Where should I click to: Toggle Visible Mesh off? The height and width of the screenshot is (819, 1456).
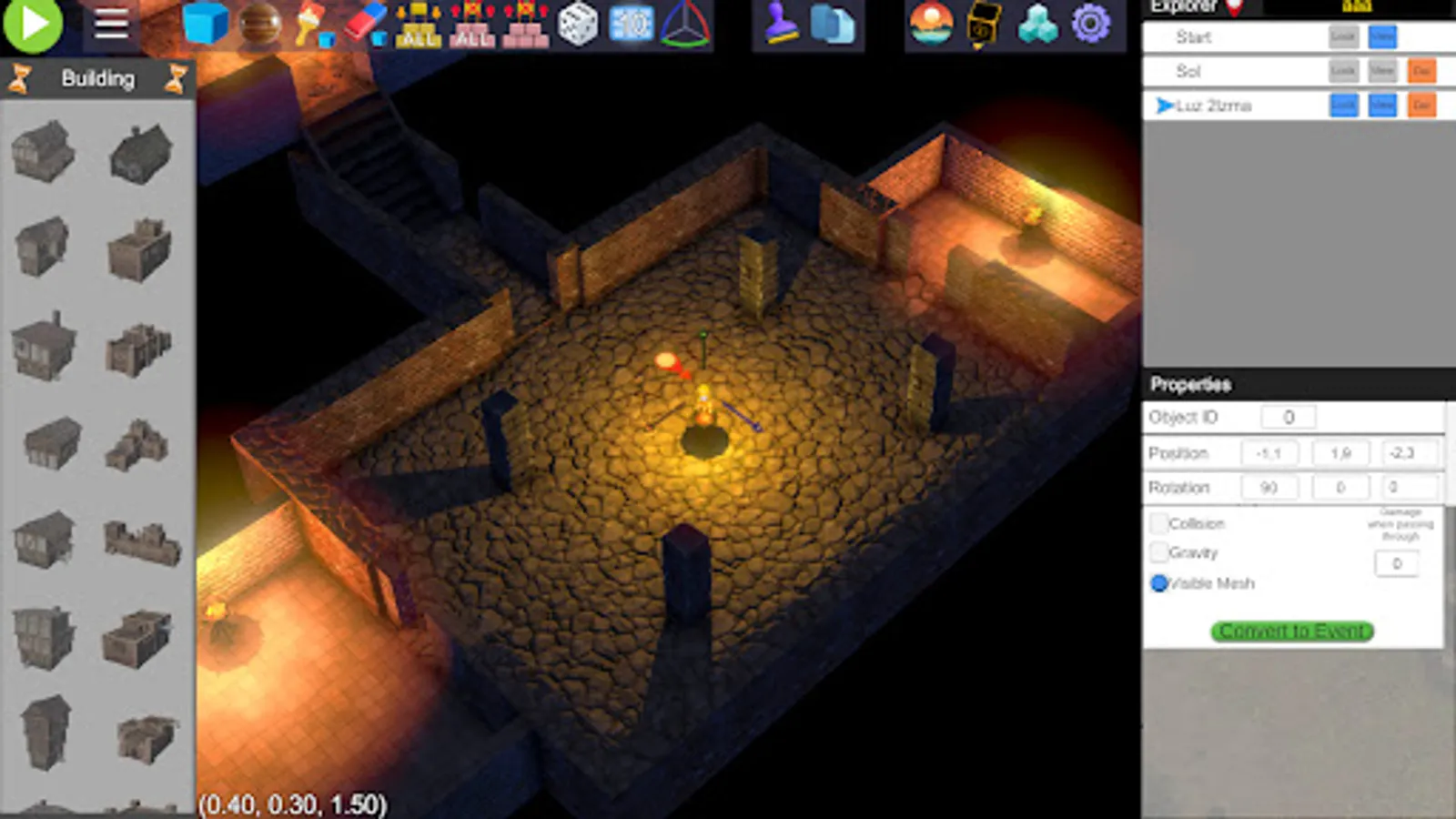[x=1158, y=583]
